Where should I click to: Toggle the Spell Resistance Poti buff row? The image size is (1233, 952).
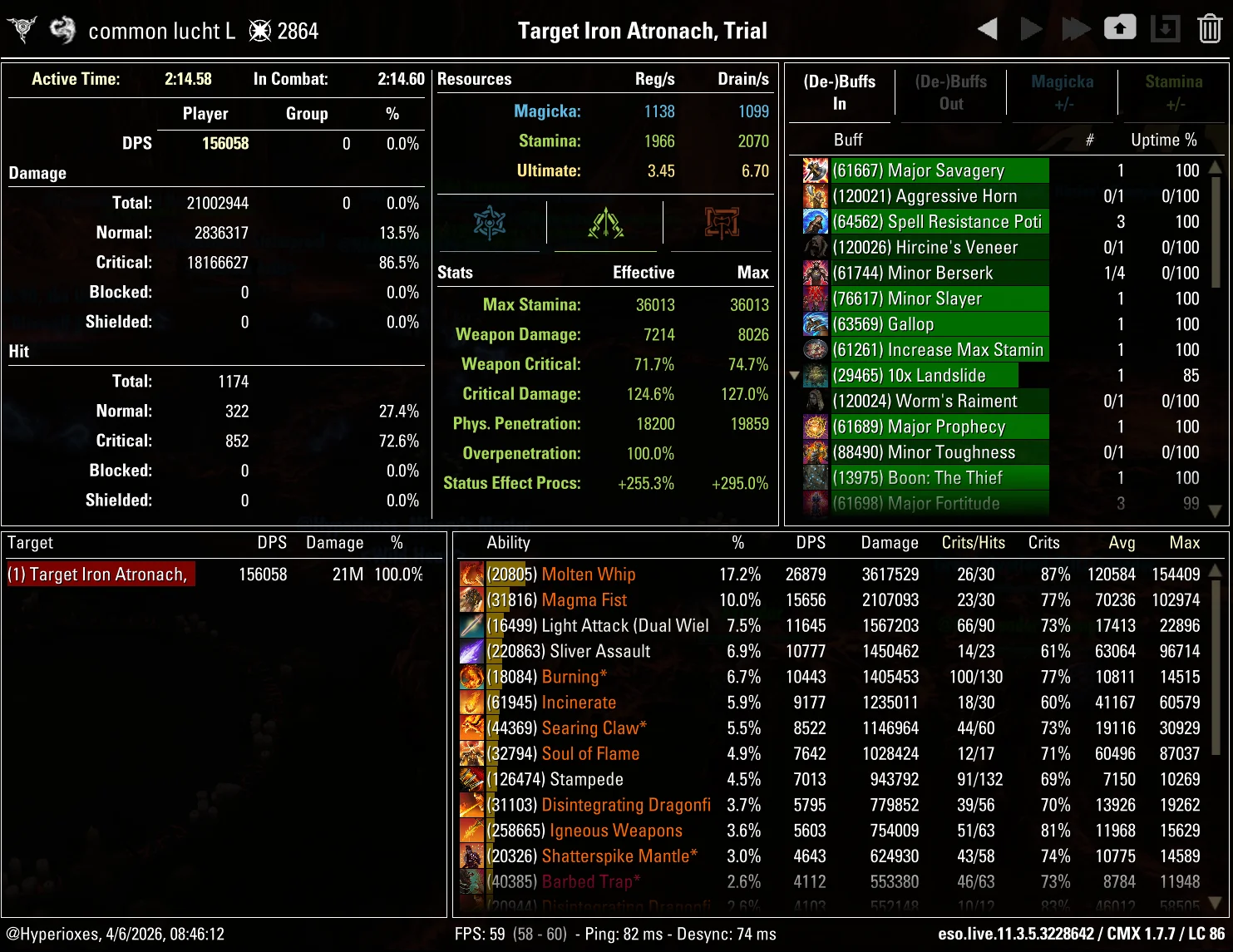[x=940, y=221]
